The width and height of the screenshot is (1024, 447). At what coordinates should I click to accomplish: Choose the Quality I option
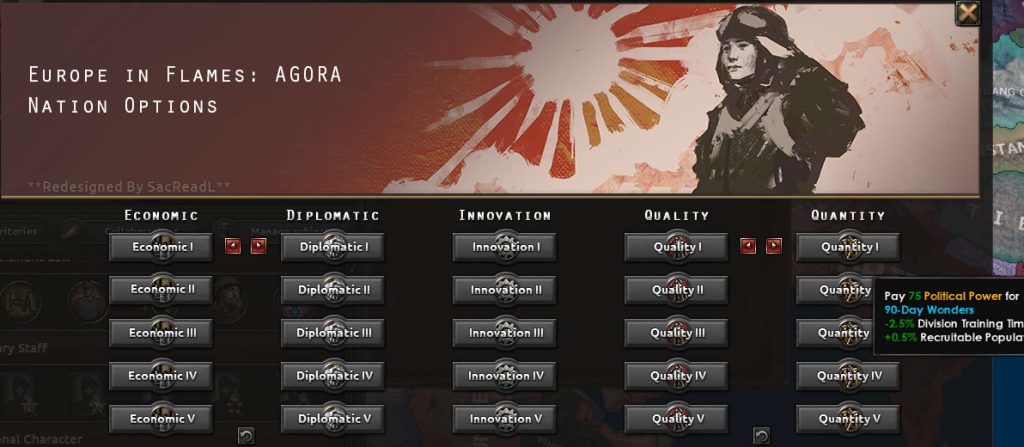point(677,247)
